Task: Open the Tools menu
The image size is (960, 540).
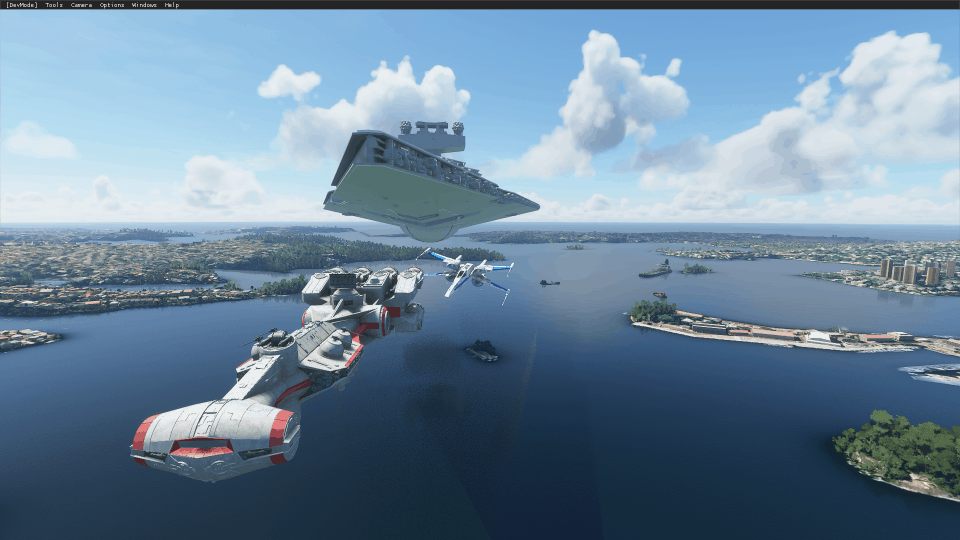Action: point(54,5)
